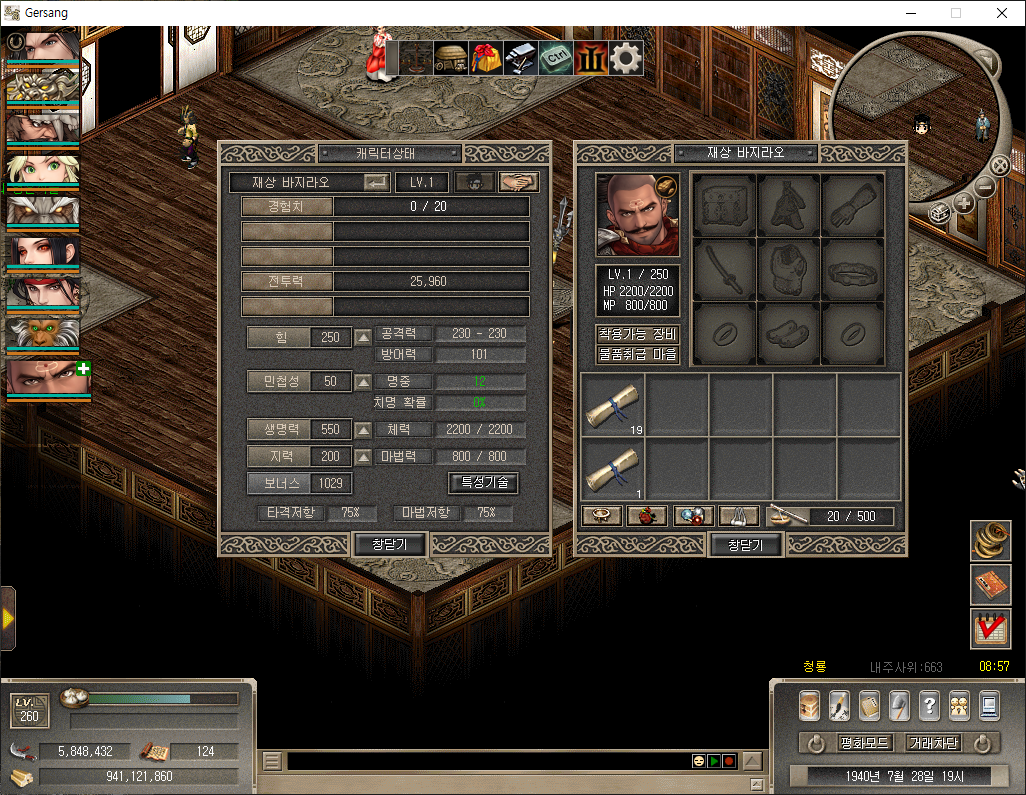Screen dimensions: 1026x795
Task: Open the gear-shaped settings icon
Action: pos(626,57)
